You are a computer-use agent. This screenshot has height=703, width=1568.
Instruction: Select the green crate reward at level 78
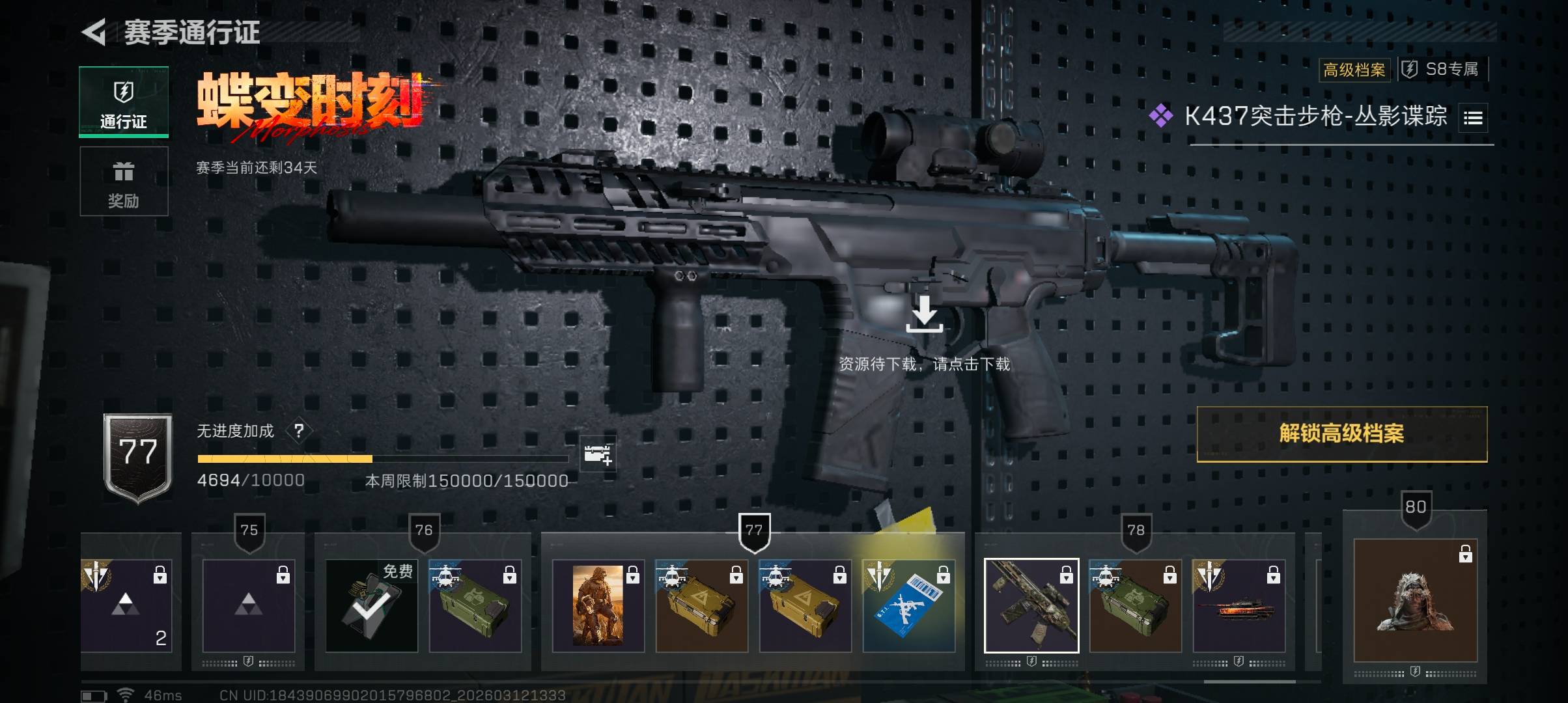1135,605
